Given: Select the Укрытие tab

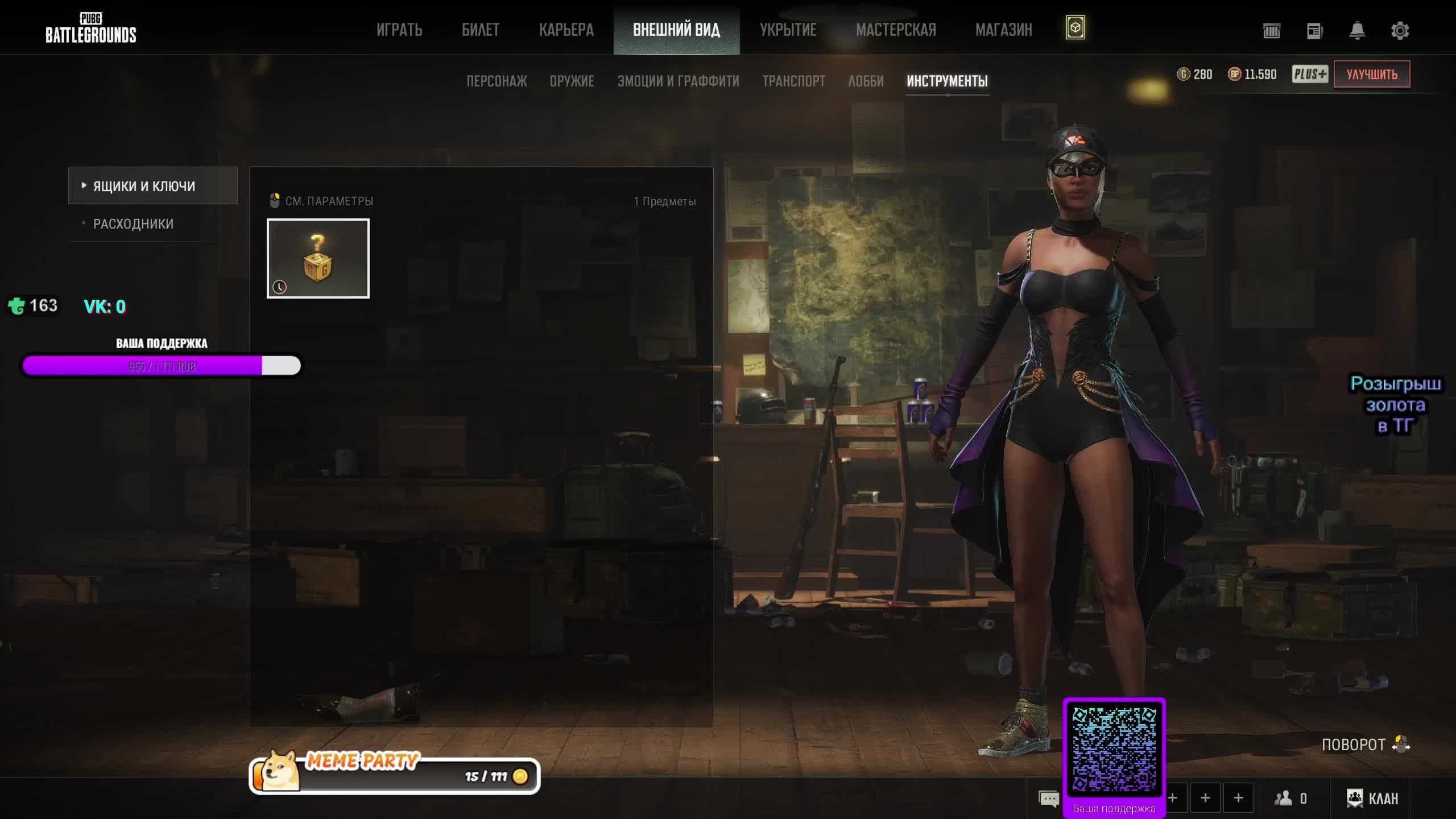Looking at the screenshot, I should coord(788,30).
